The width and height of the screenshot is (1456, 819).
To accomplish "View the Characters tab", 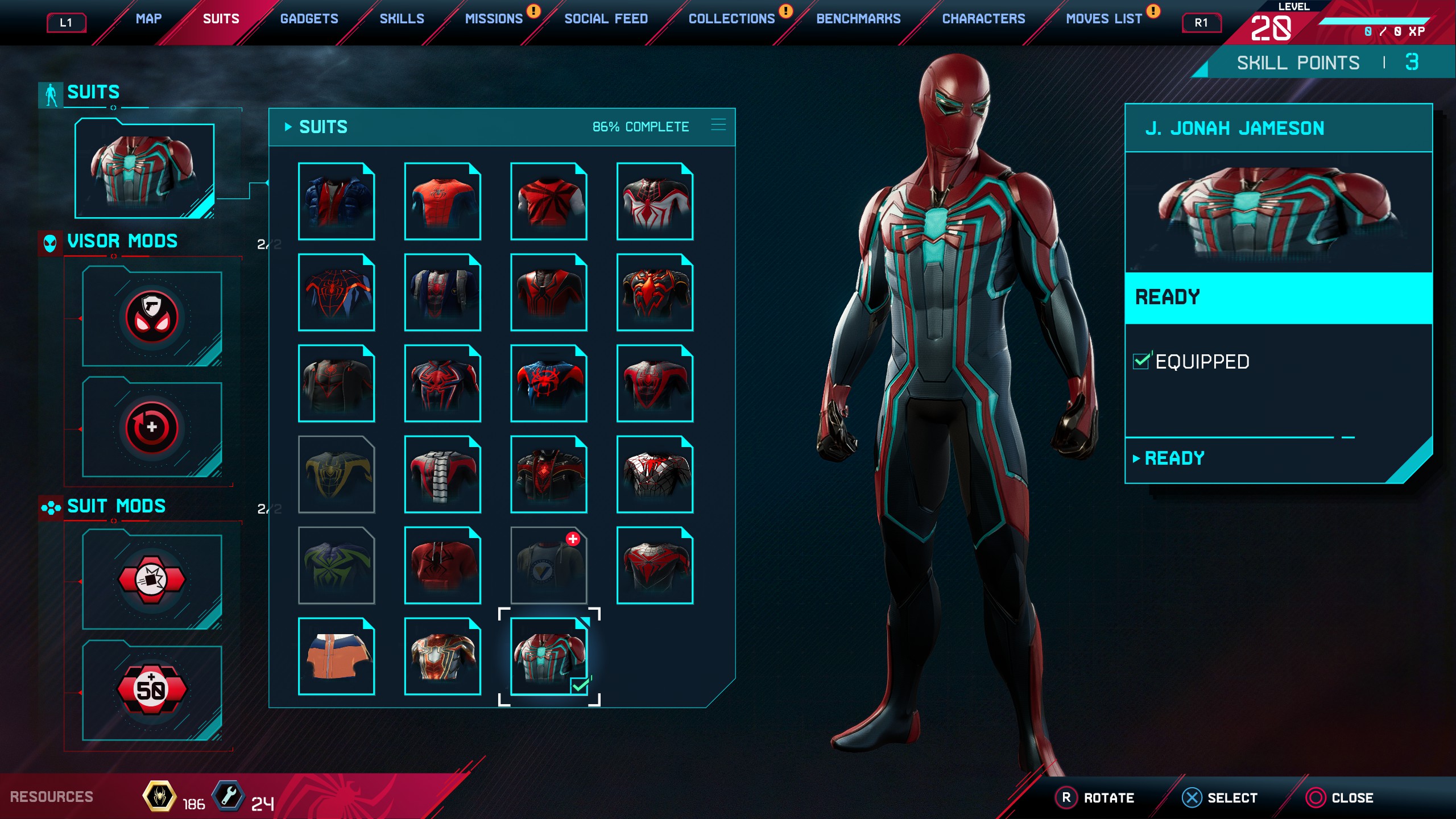I will click(x=983, y=19).
